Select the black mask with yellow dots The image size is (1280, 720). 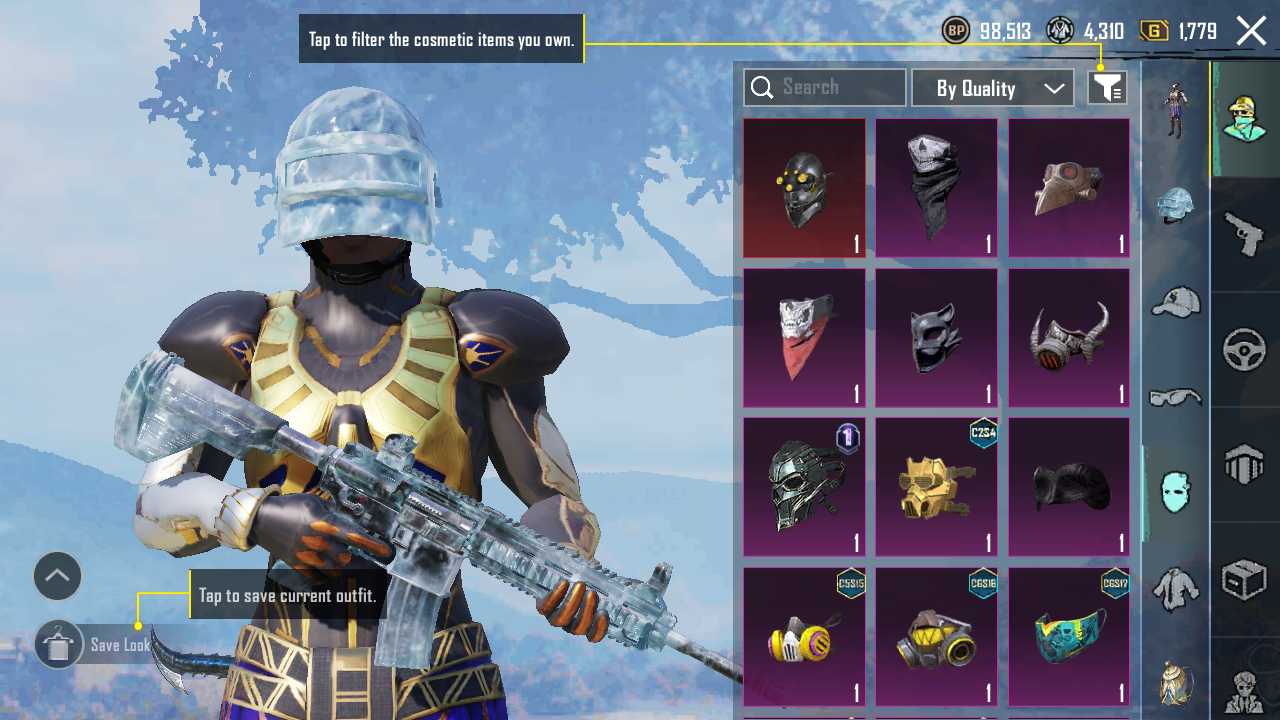pos(804,188)
